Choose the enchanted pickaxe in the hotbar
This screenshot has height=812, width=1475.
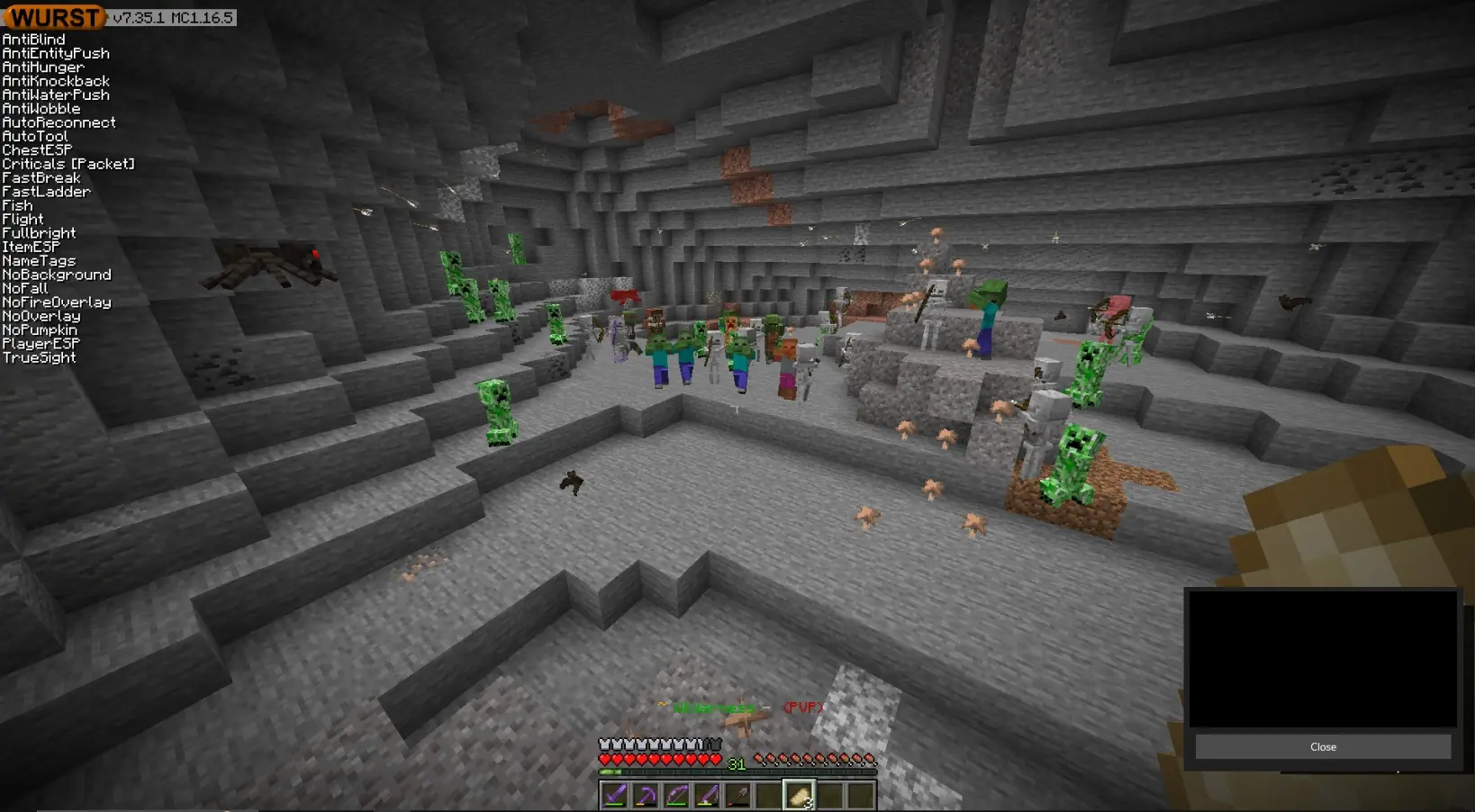tap(646, 796)
